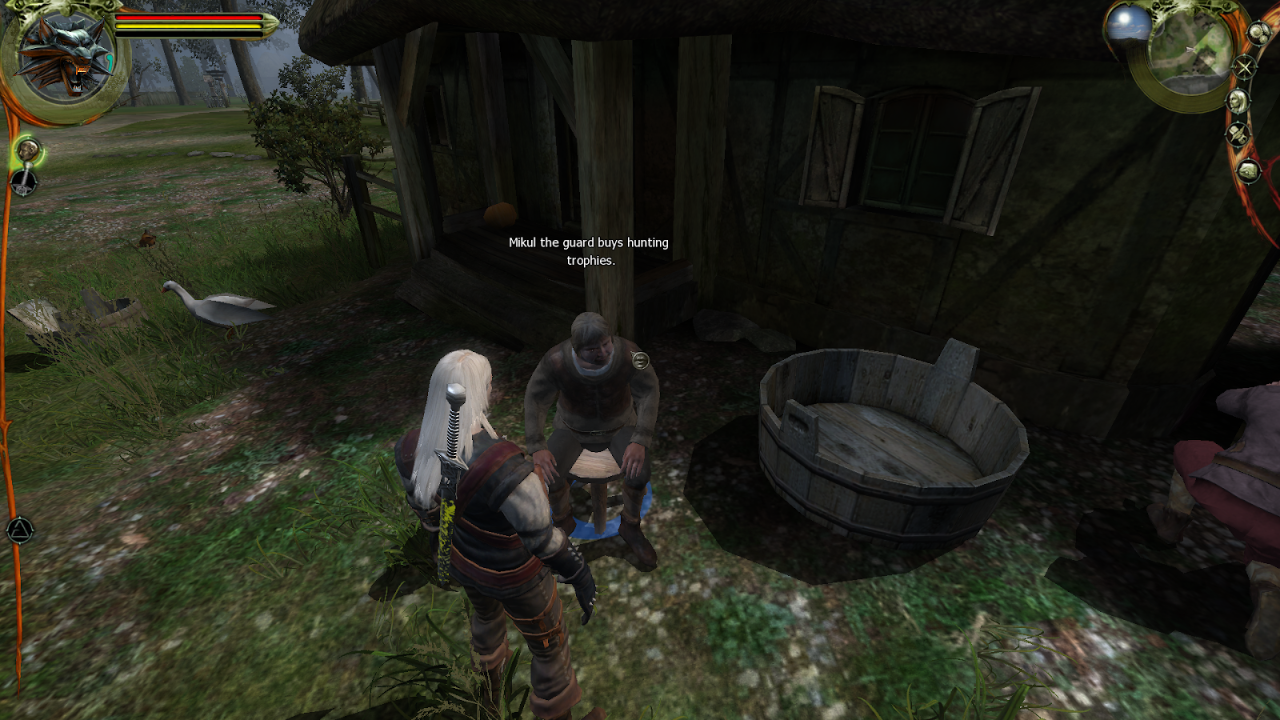Viewport: 1280px width, 720px height.
Task: Select the potion vial icon on left bar
Action: tap(27, 149)
